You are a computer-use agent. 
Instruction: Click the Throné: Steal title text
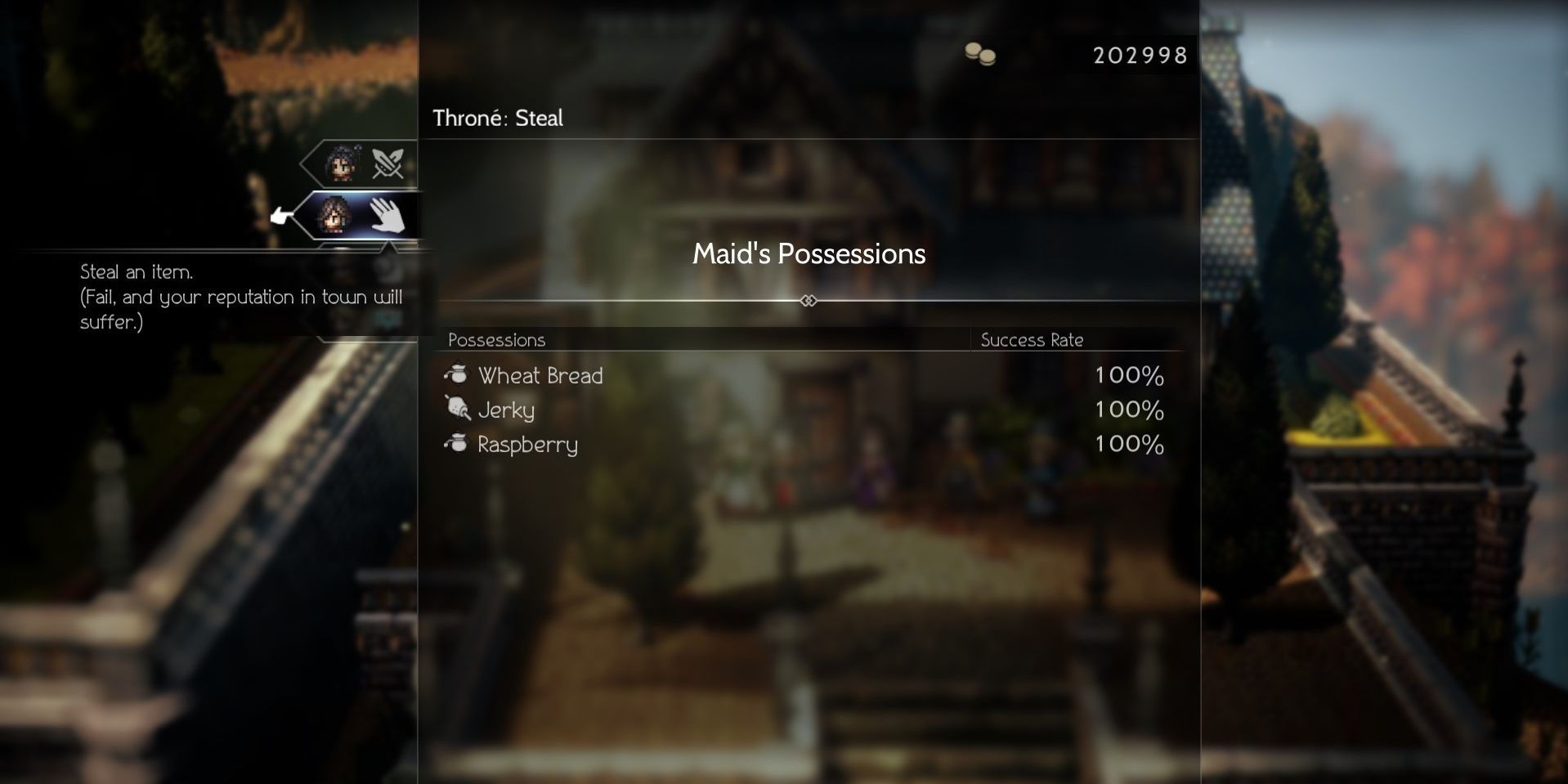coord(496,118)
